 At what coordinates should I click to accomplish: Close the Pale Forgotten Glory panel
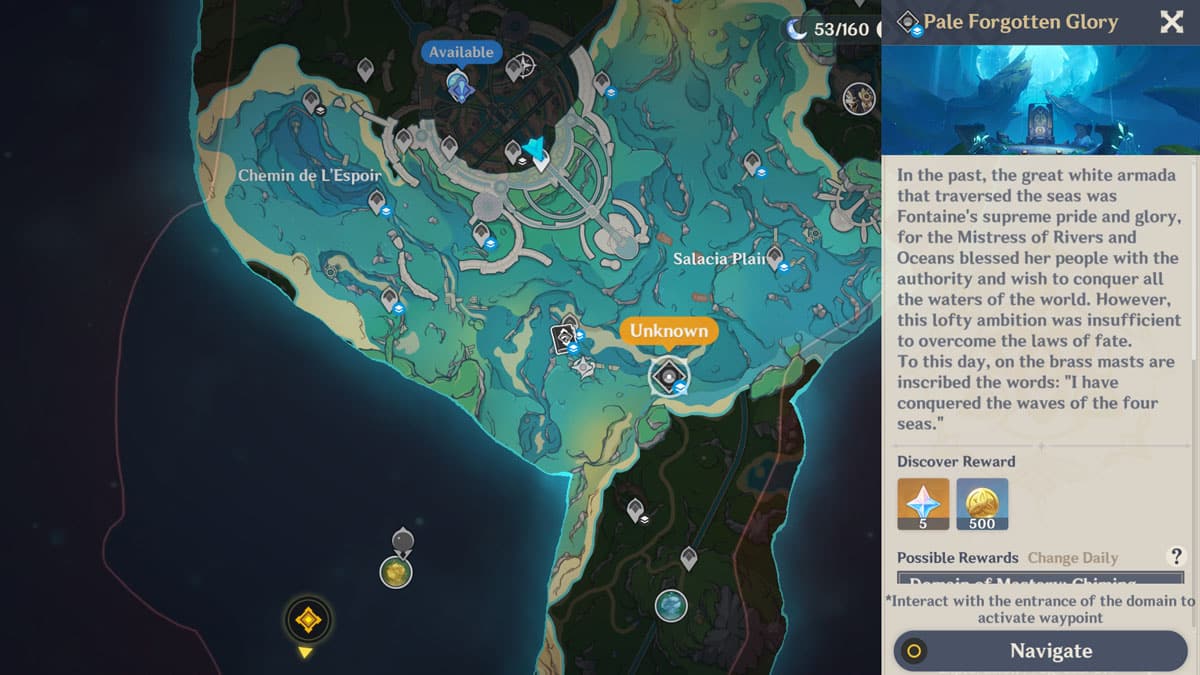tap(1171, 22)
